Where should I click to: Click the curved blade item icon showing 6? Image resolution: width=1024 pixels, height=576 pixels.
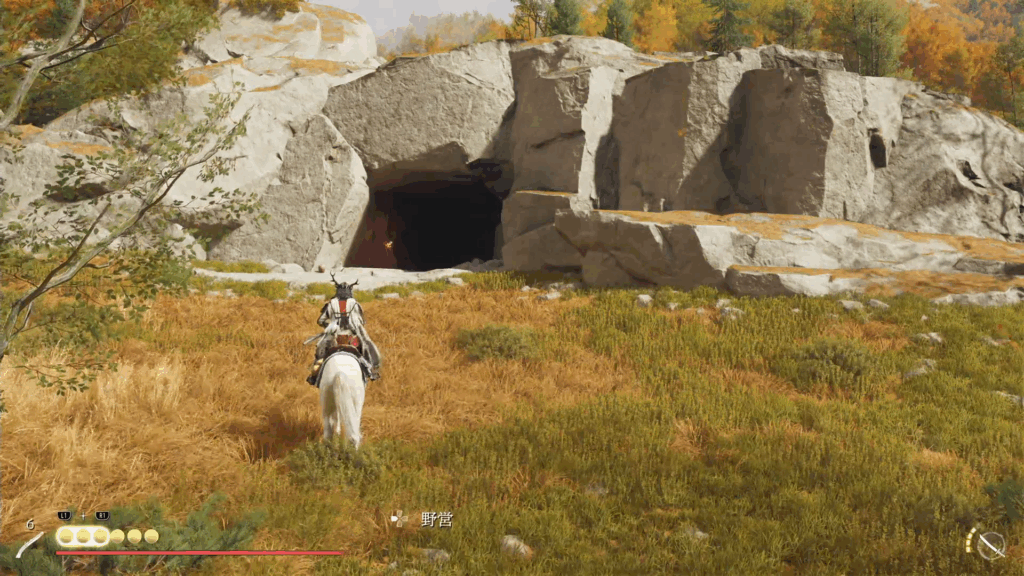[x=30, y=544]
